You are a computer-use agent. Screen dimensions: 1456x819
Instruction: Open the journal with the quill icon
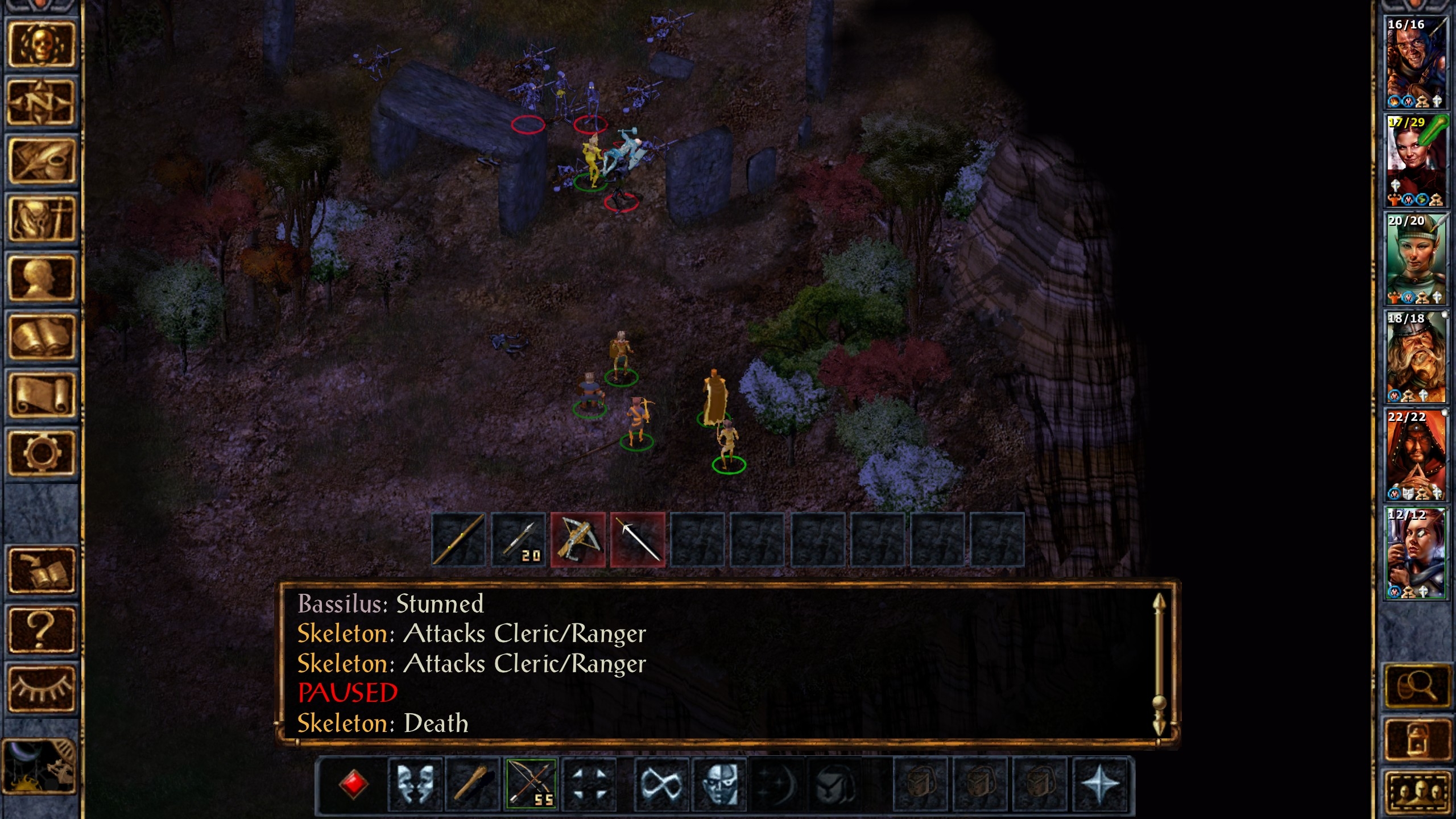[41, 161]
